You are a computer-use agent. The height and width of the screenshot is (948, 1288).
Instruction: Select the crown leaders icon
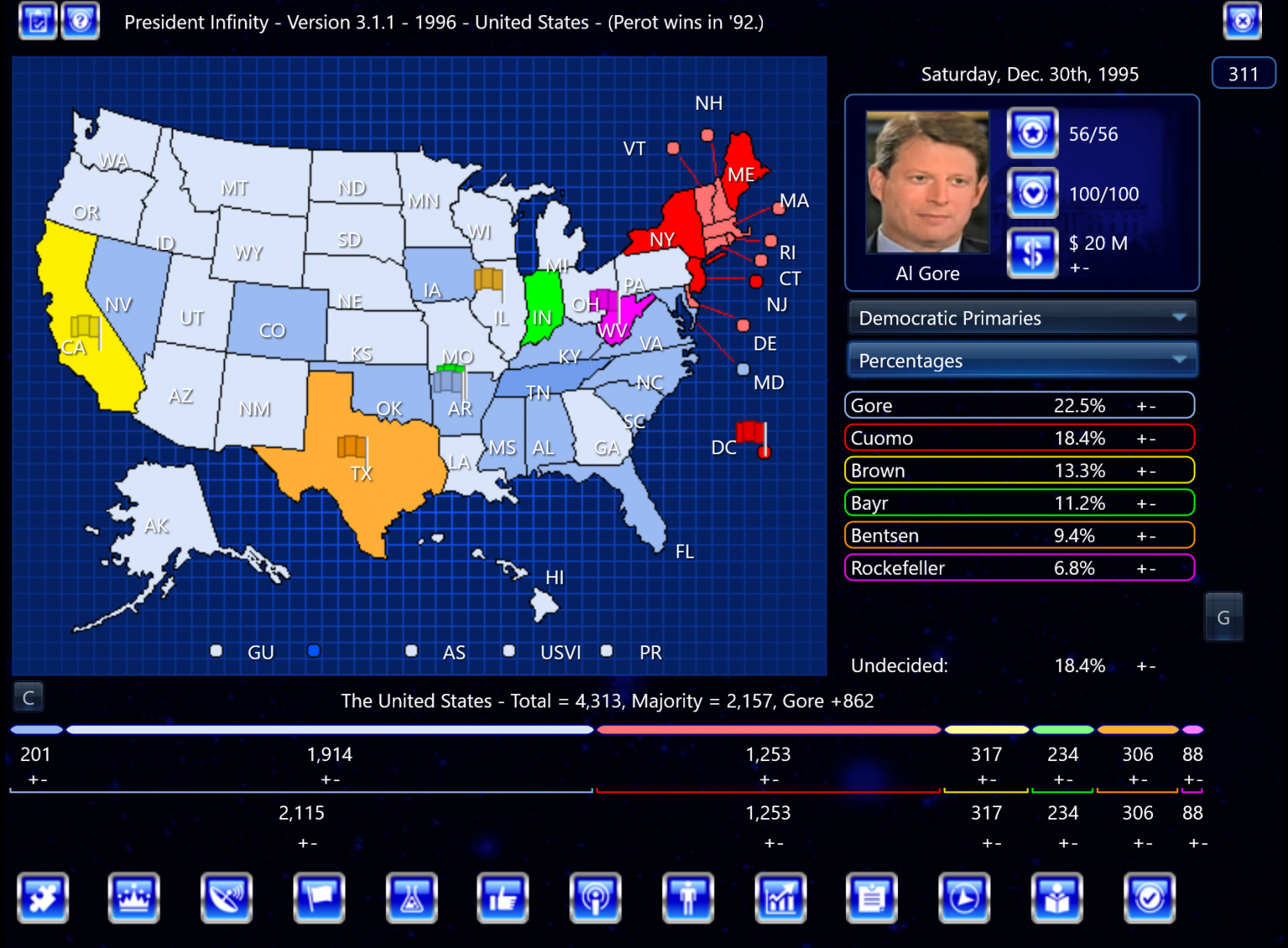coord(133,898)
